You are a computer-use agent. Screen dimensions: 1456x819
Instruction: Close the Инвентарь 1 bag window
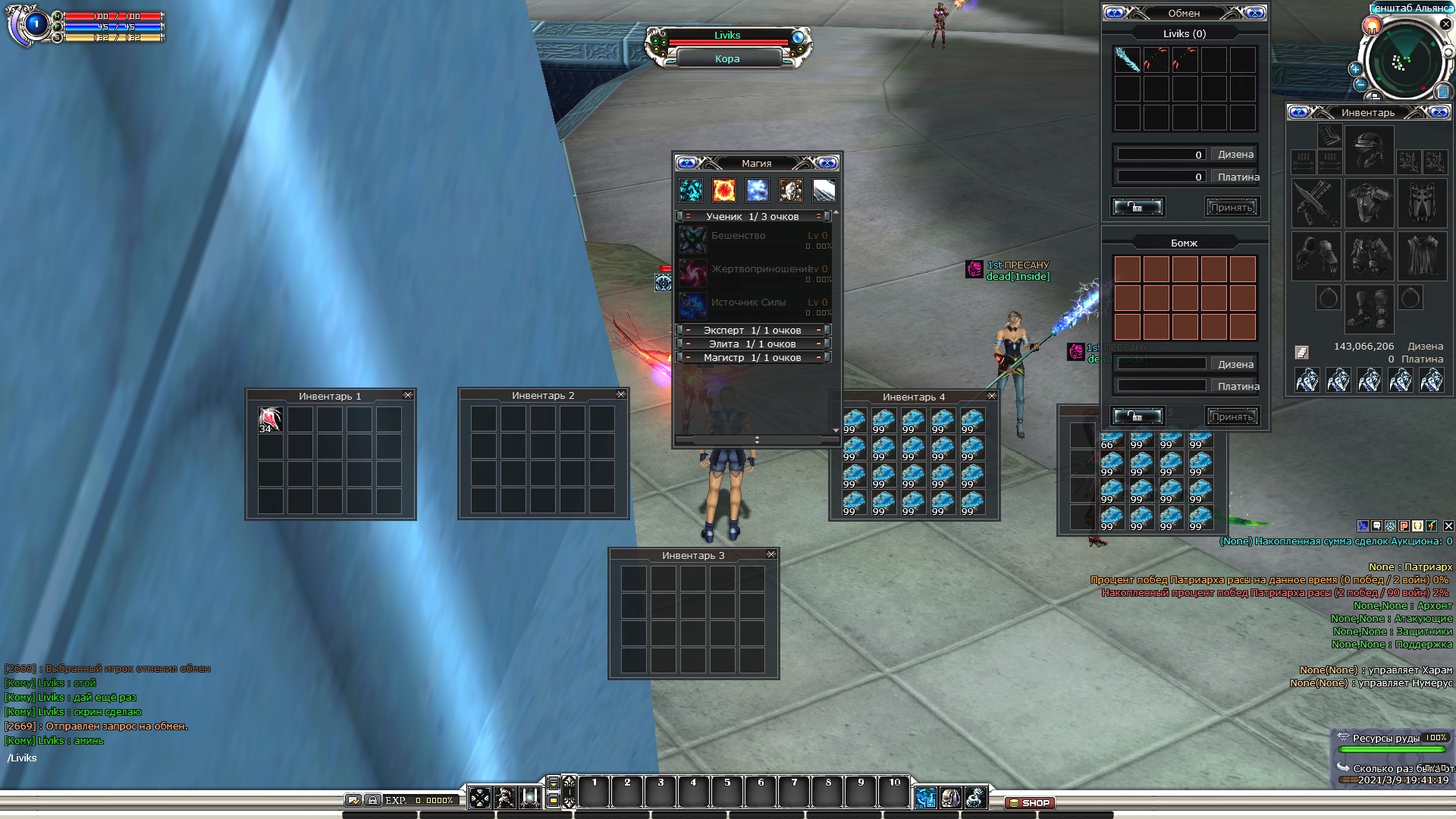pyautogui.click(x=408, y=395)
